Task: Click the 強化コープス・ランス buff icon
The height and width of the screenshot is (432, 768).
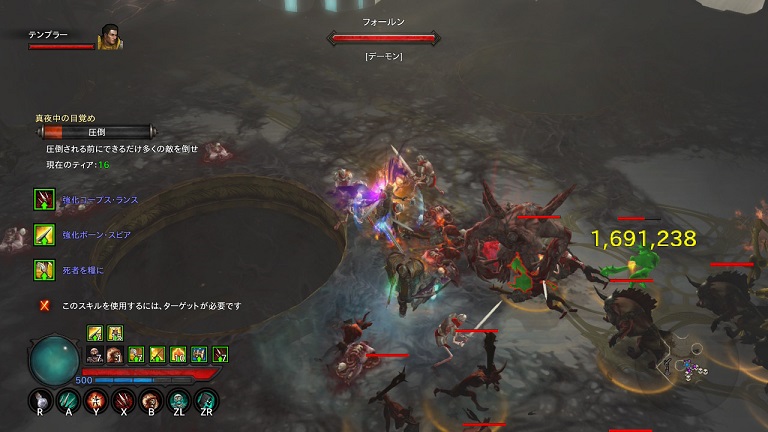Action: (x=44, y=199)
